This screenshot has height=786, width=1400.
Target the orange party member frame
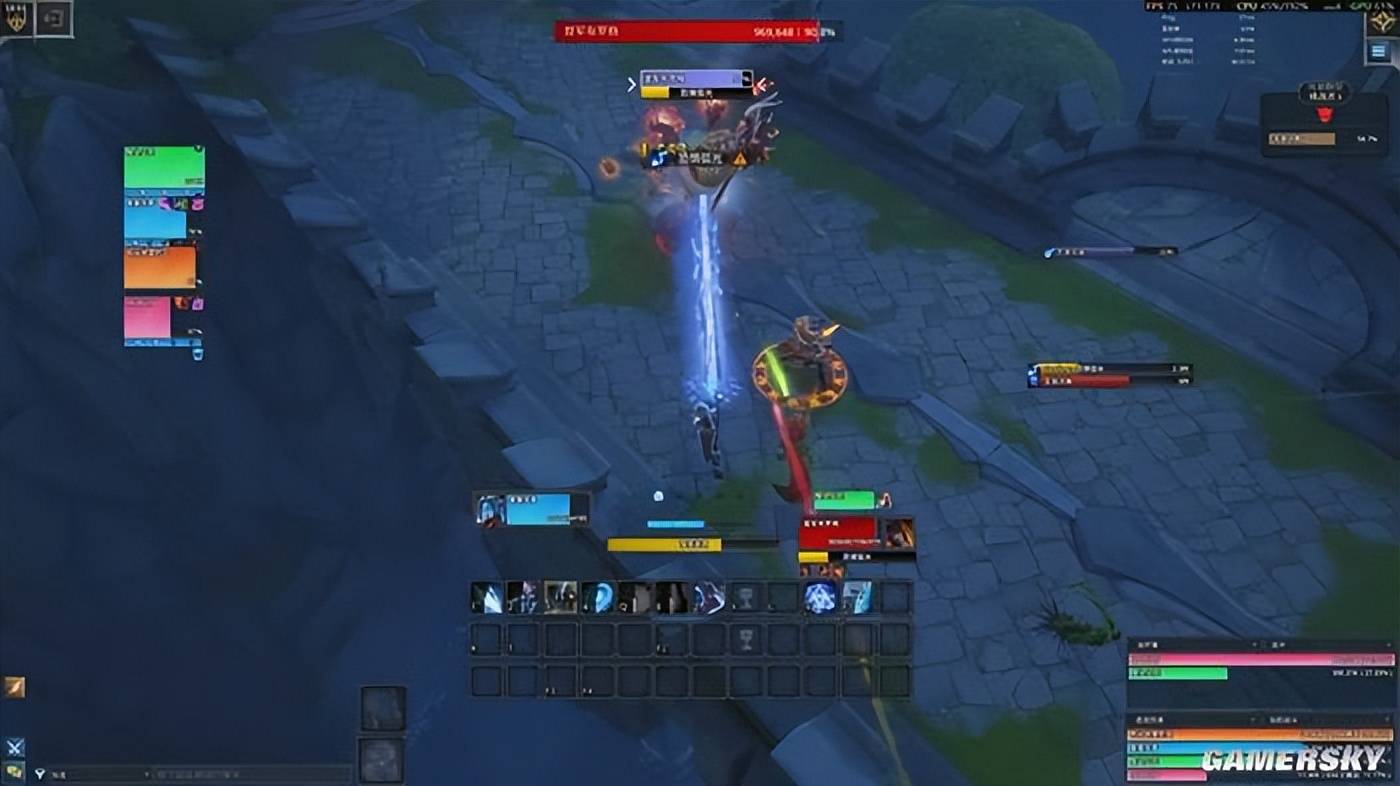pos(160,267)
